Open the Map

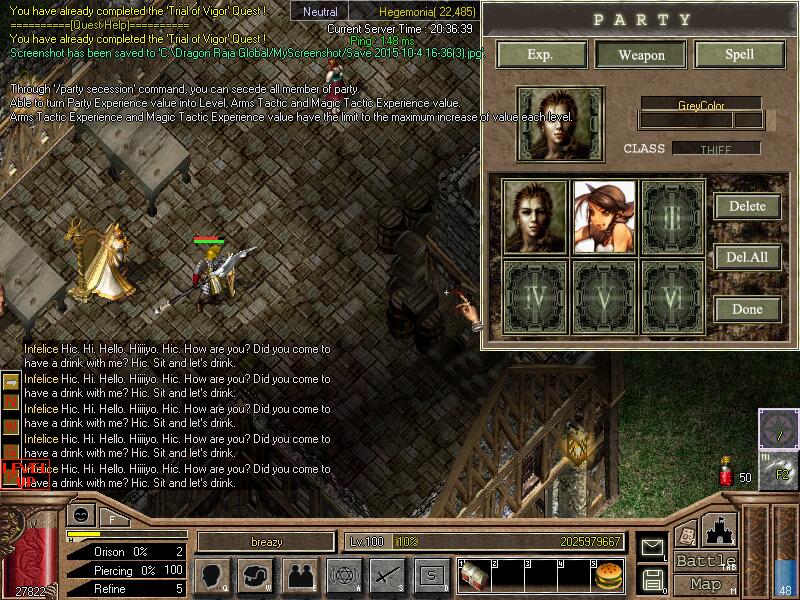706,584
